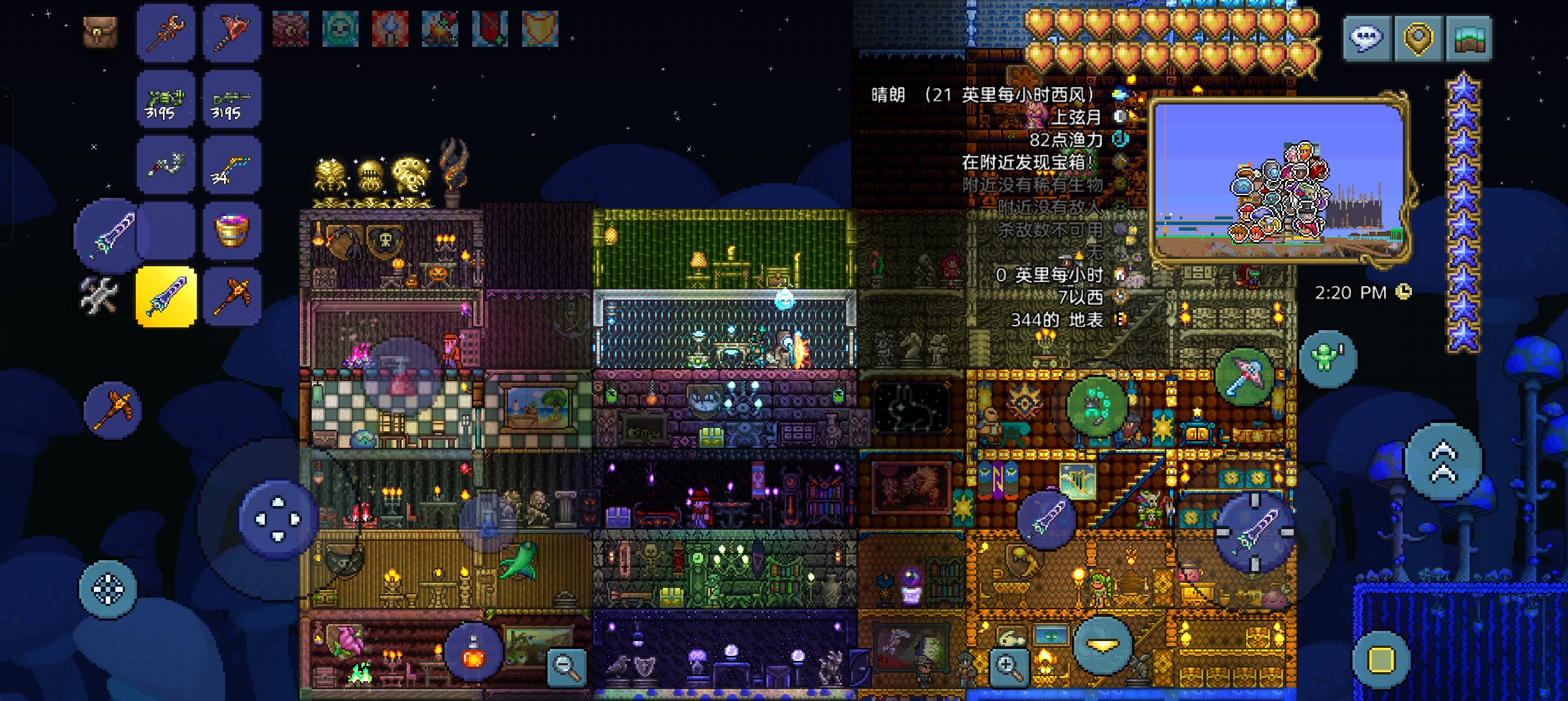This screenshot has height=701, width=1568.
Task: Open the chat speech bubble button
Action: click(1367, 38)
